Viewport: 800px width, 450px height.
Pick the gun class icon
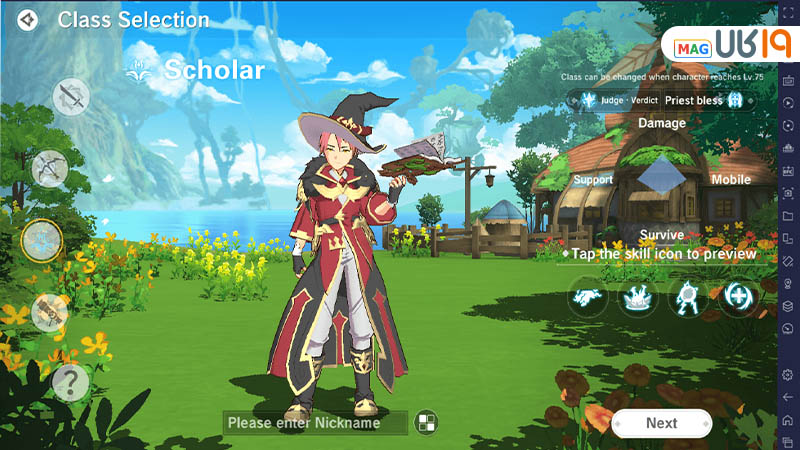pos(49,312)
